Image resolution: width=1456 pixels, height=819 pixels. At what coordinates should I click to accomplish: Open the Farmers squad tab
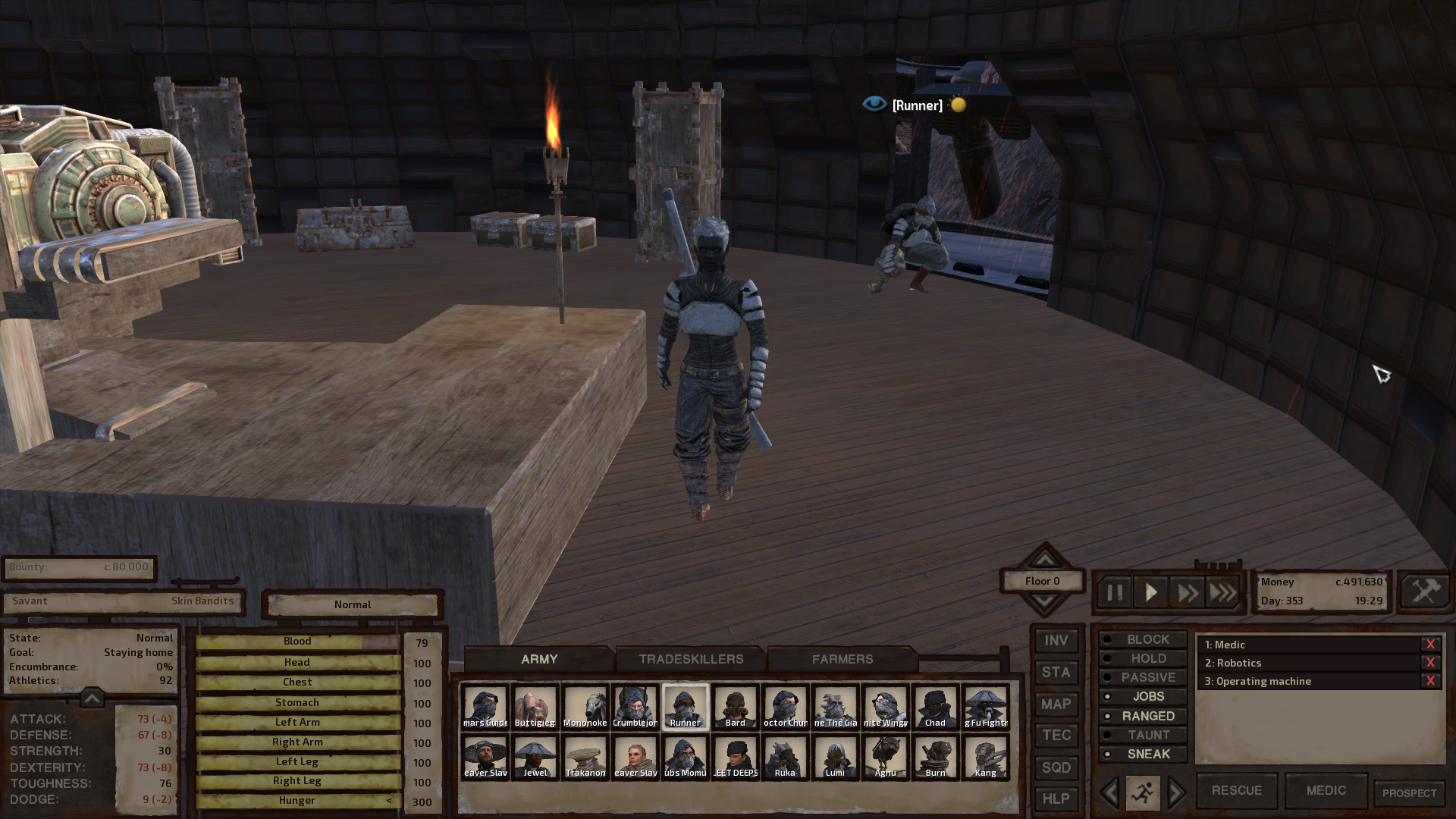click(842, 659)
